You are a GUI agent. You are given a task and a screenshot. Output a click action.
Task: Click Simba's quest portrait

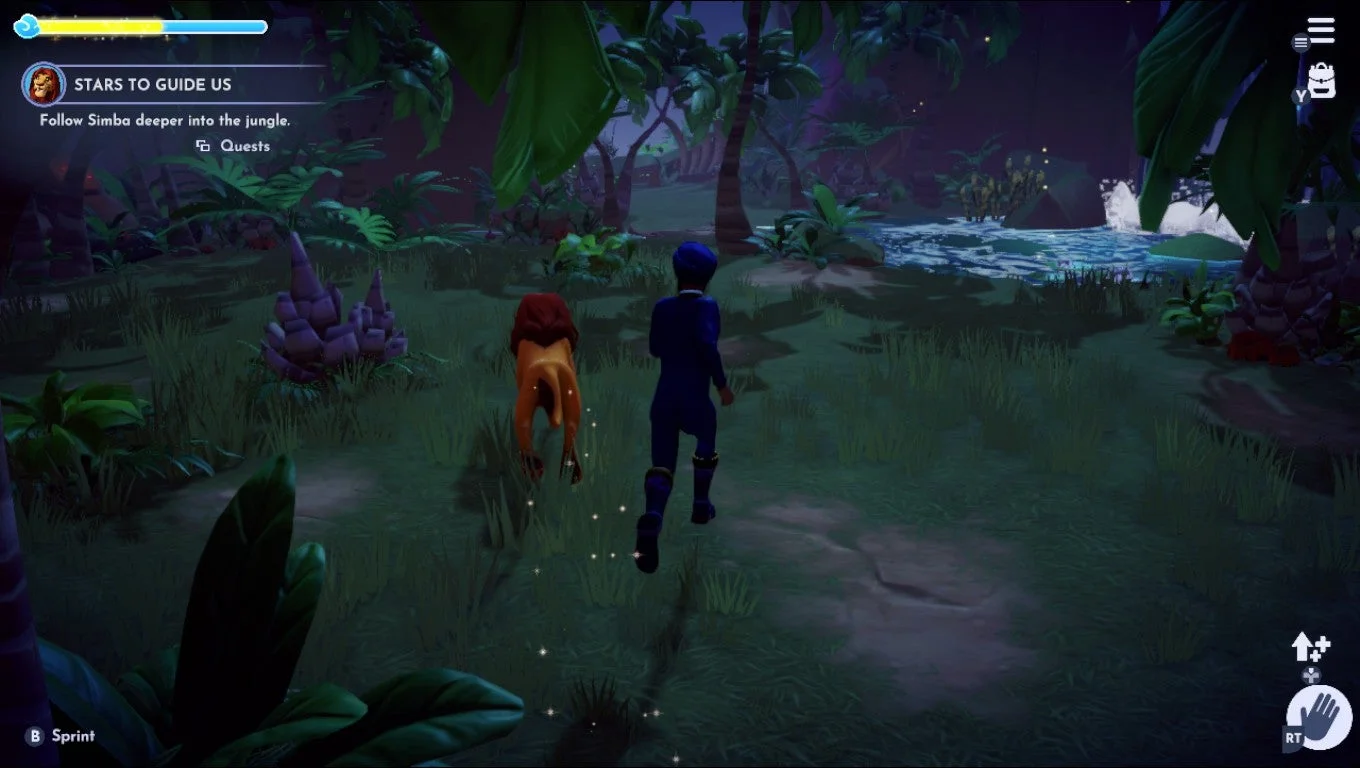(x=42, y=84)
